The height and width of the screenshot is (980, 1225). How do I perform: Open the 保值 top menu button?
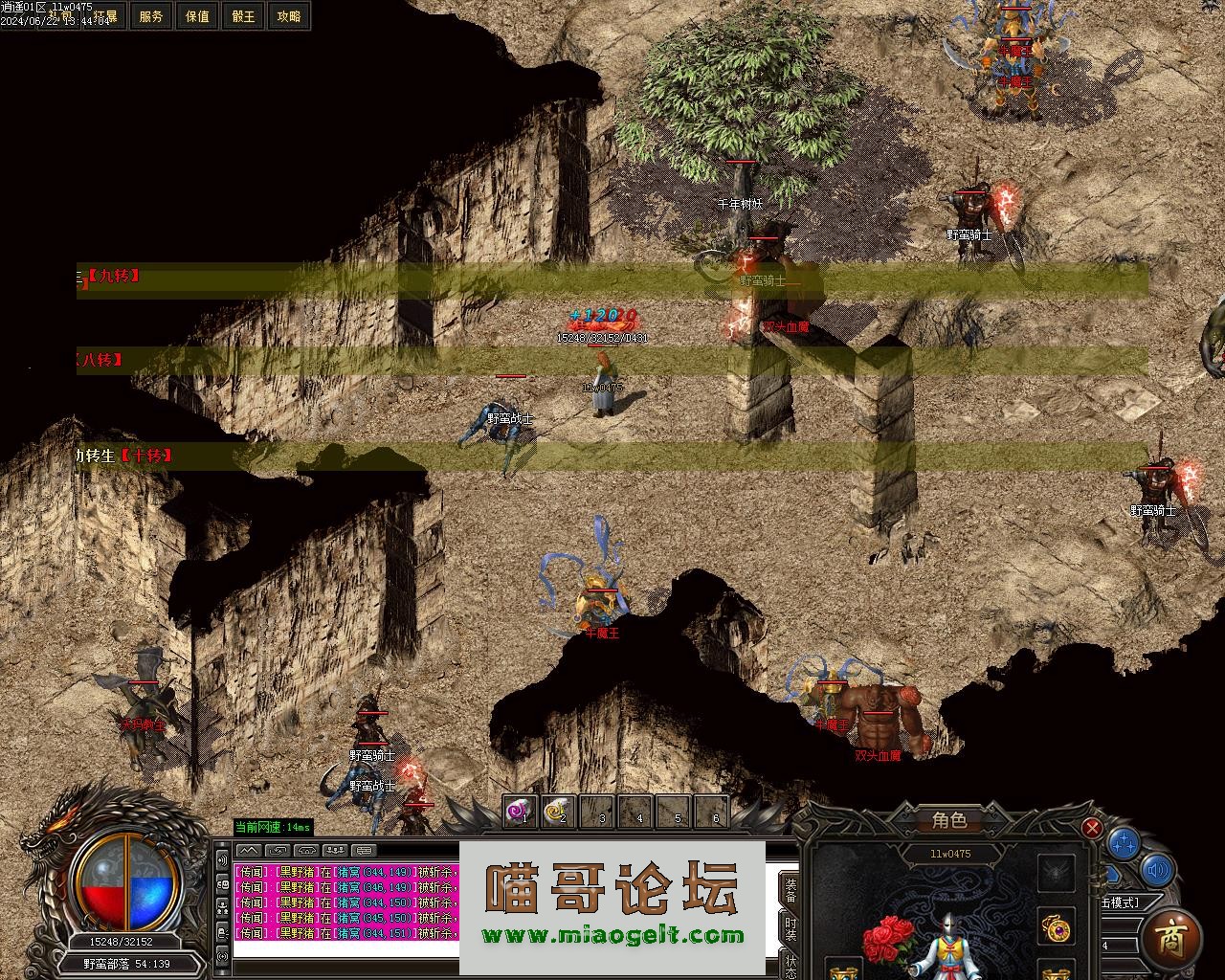point(197,16)
